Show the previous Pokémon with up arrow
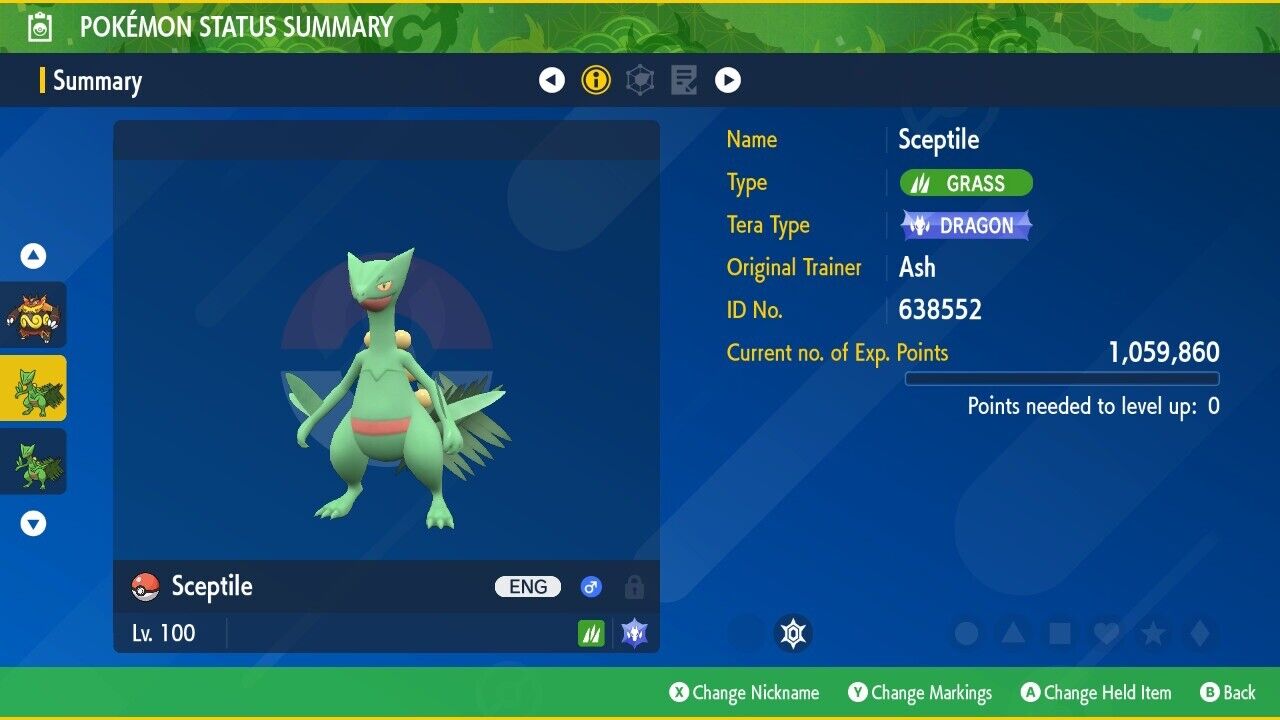Image resolution: width=1280 pixels, height=720 pixels. [34, 256]
